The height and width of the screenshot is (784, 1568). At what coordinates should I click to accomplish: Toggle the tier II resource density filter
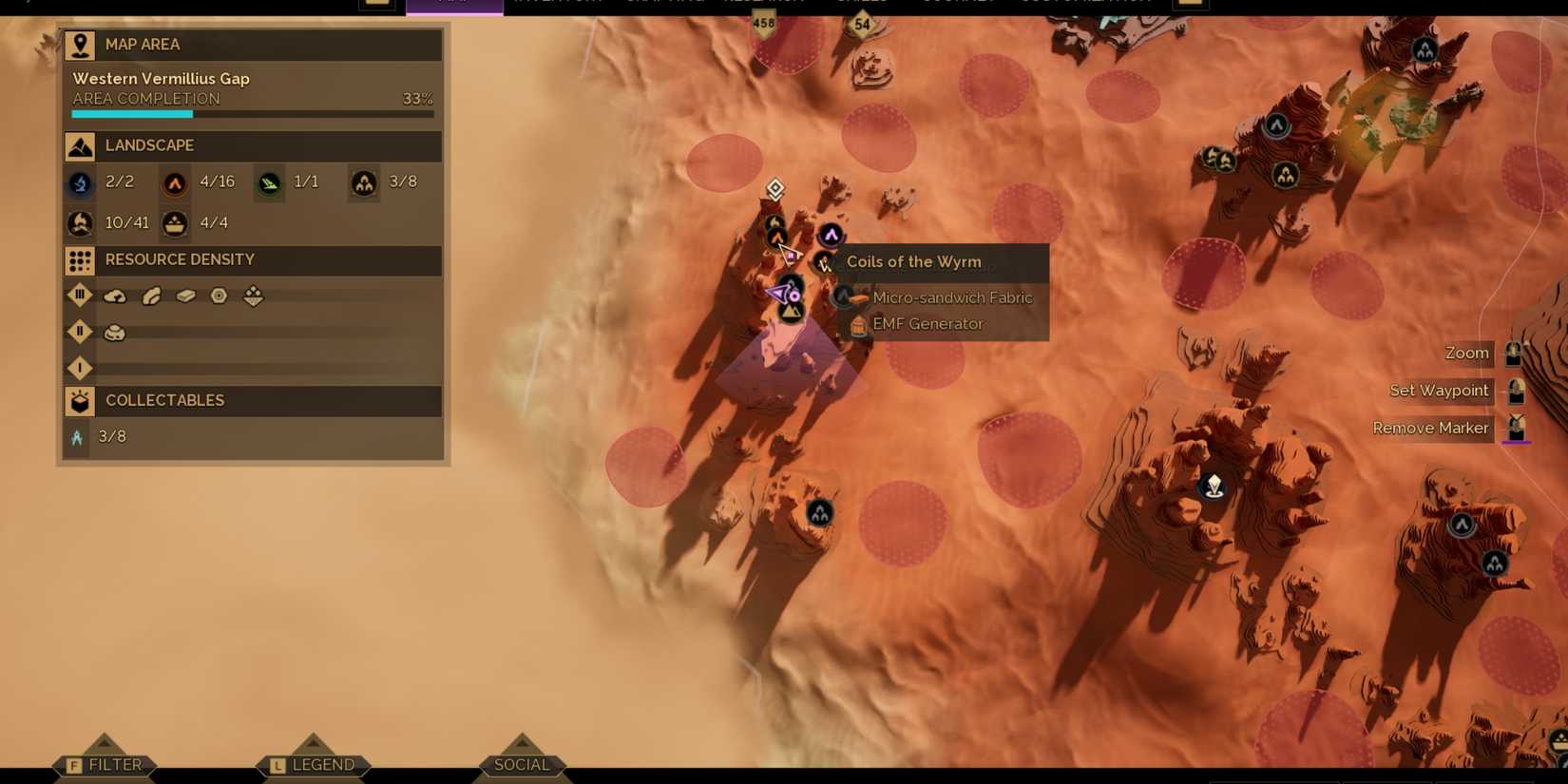pos(80,332)
